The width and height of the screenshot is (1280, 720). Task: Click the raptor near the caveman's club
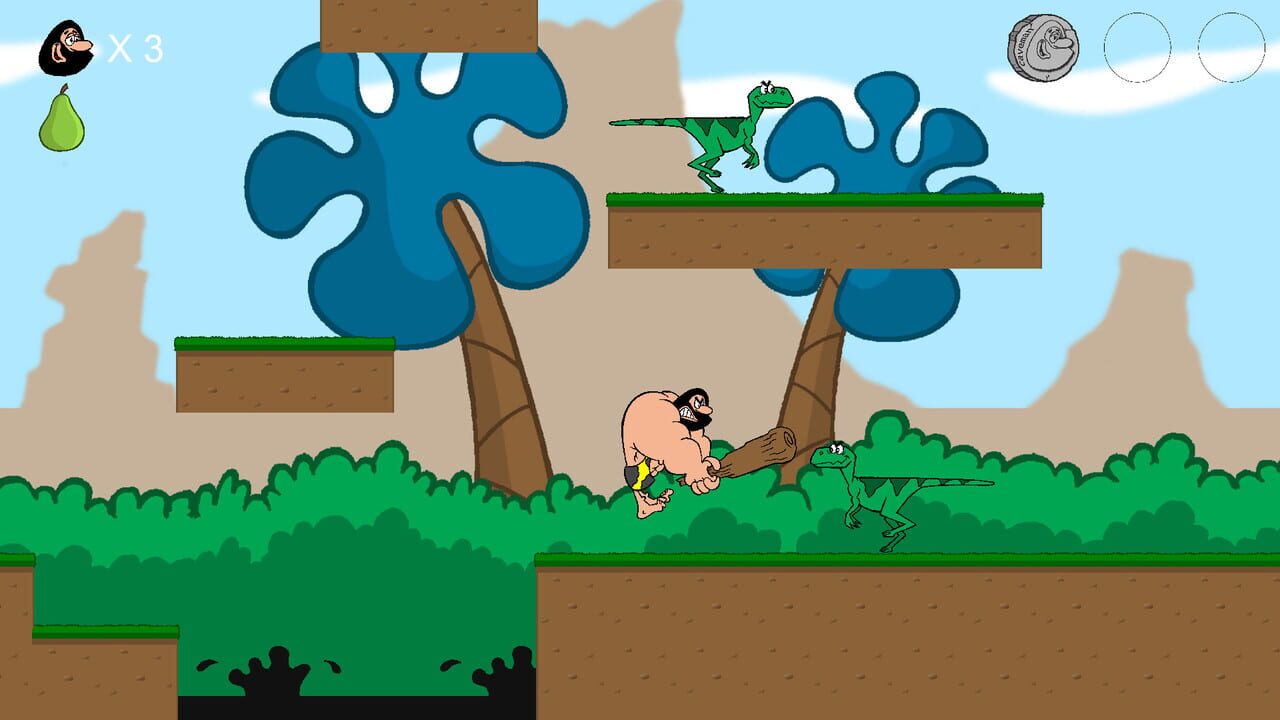click(x=880, y=490)
